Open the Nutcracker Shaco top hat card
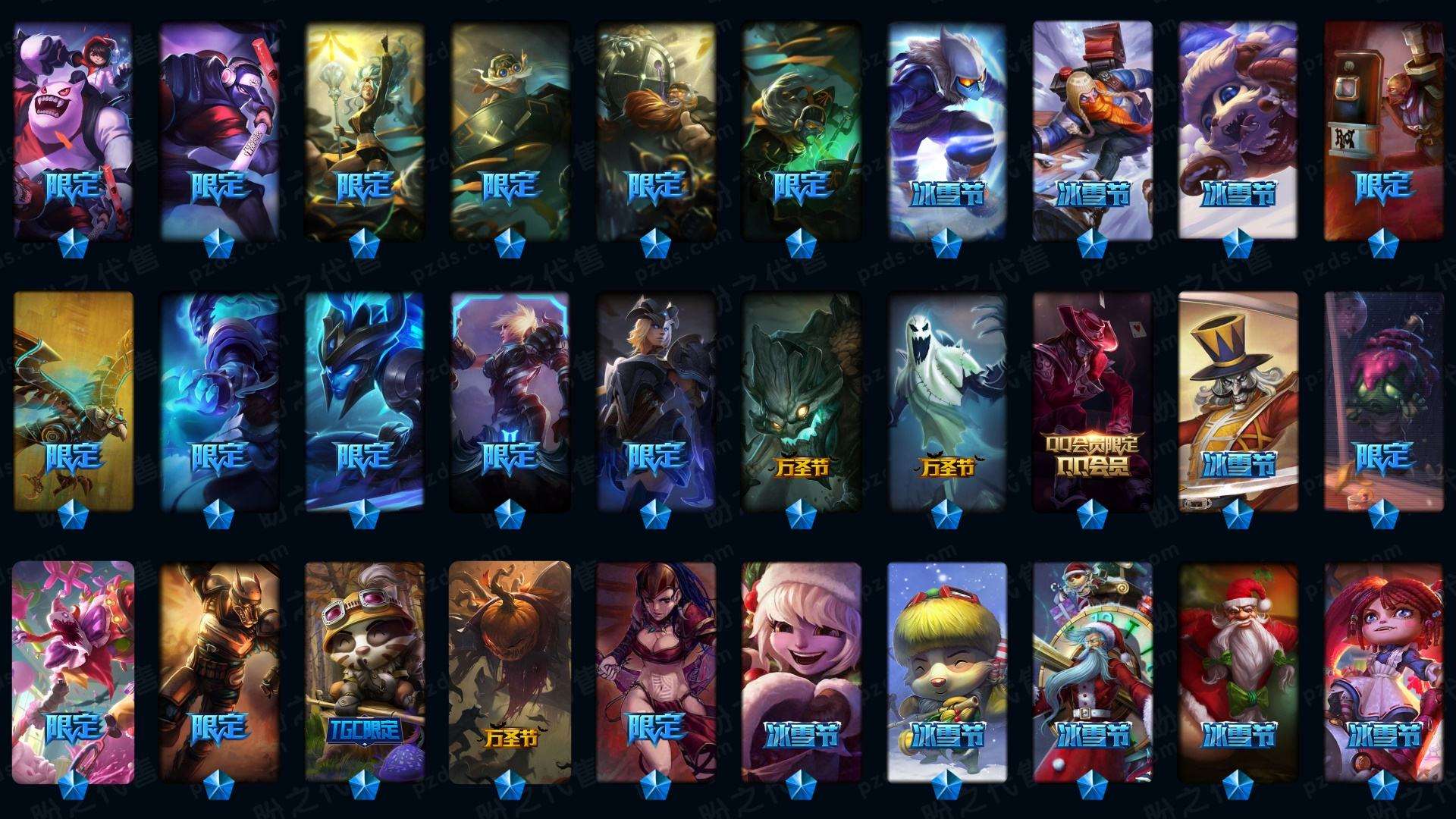This screenshot has height=819, width=1456. [1238, 400]
